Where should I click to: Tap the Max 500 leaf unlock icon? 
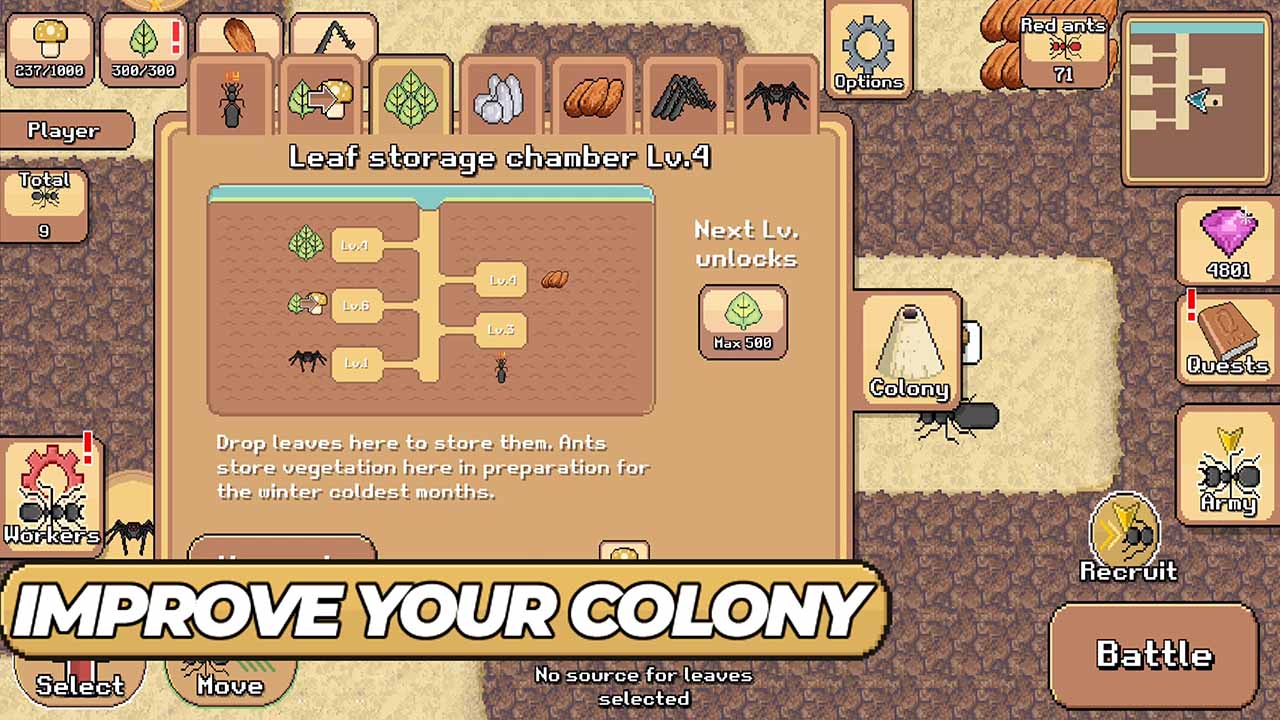coord(743,322)
